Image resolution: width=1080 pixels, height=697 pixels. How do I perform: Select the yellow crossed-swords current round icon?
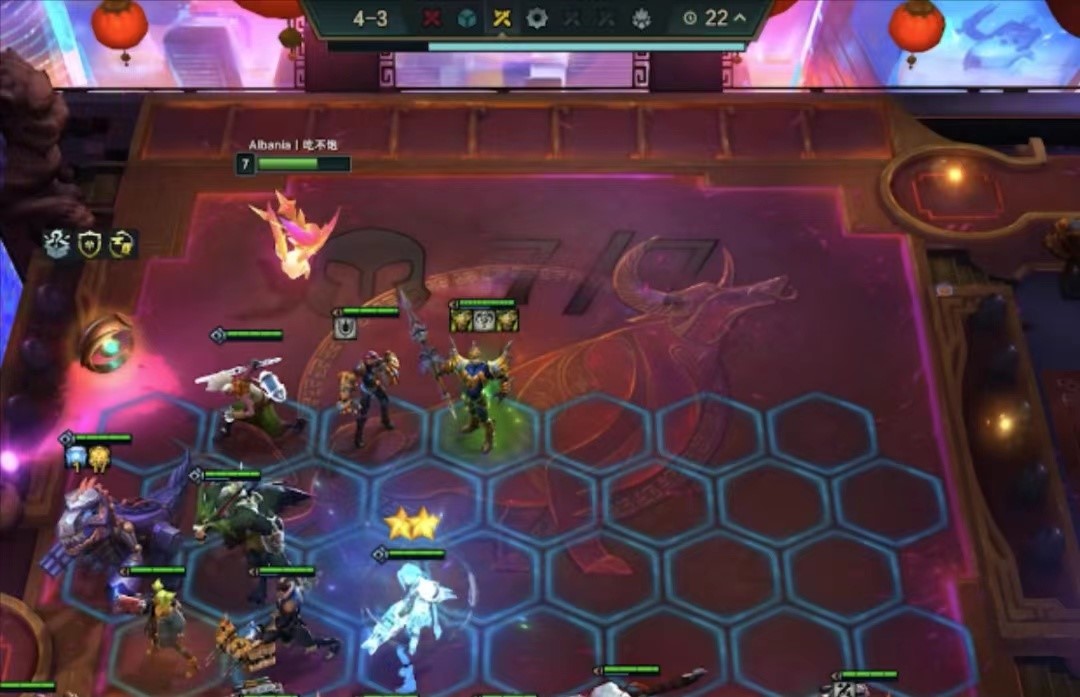(502, 18)
